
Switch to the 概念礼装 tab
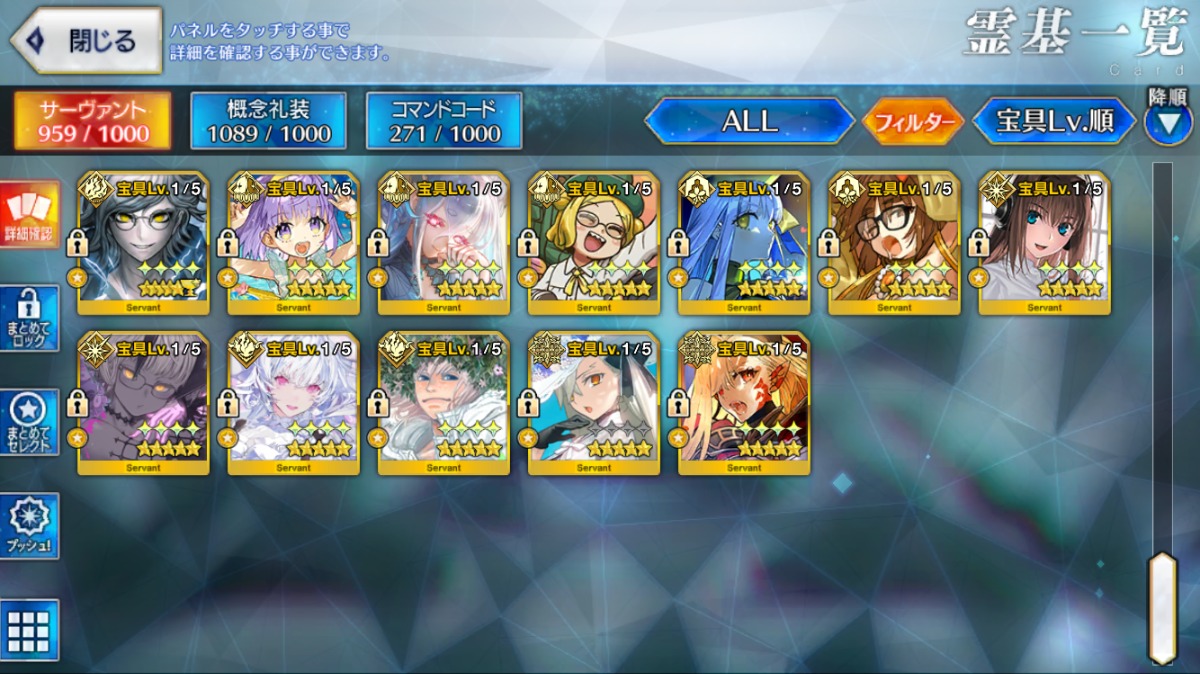tap(268, 121)
